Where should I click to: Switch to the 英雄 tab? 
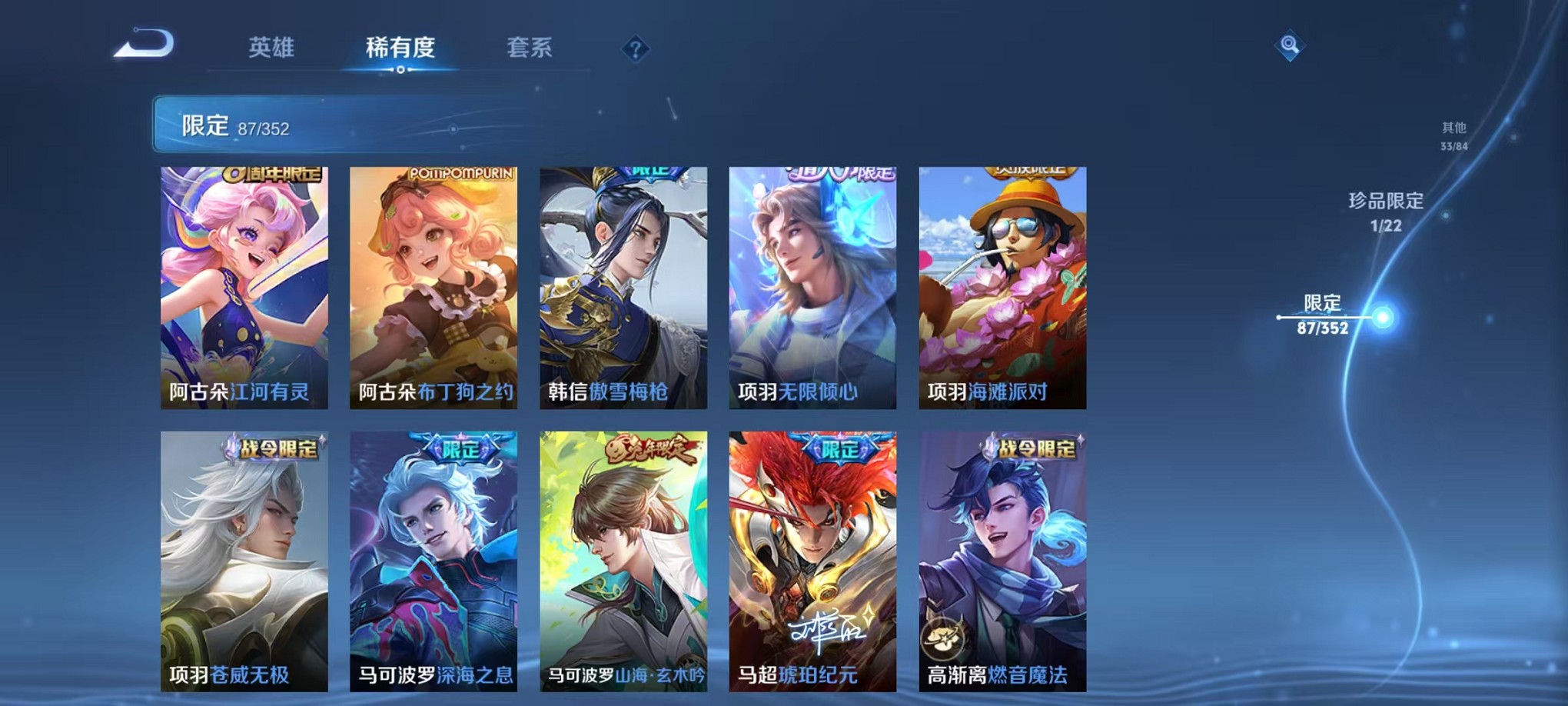pos(271,48)
